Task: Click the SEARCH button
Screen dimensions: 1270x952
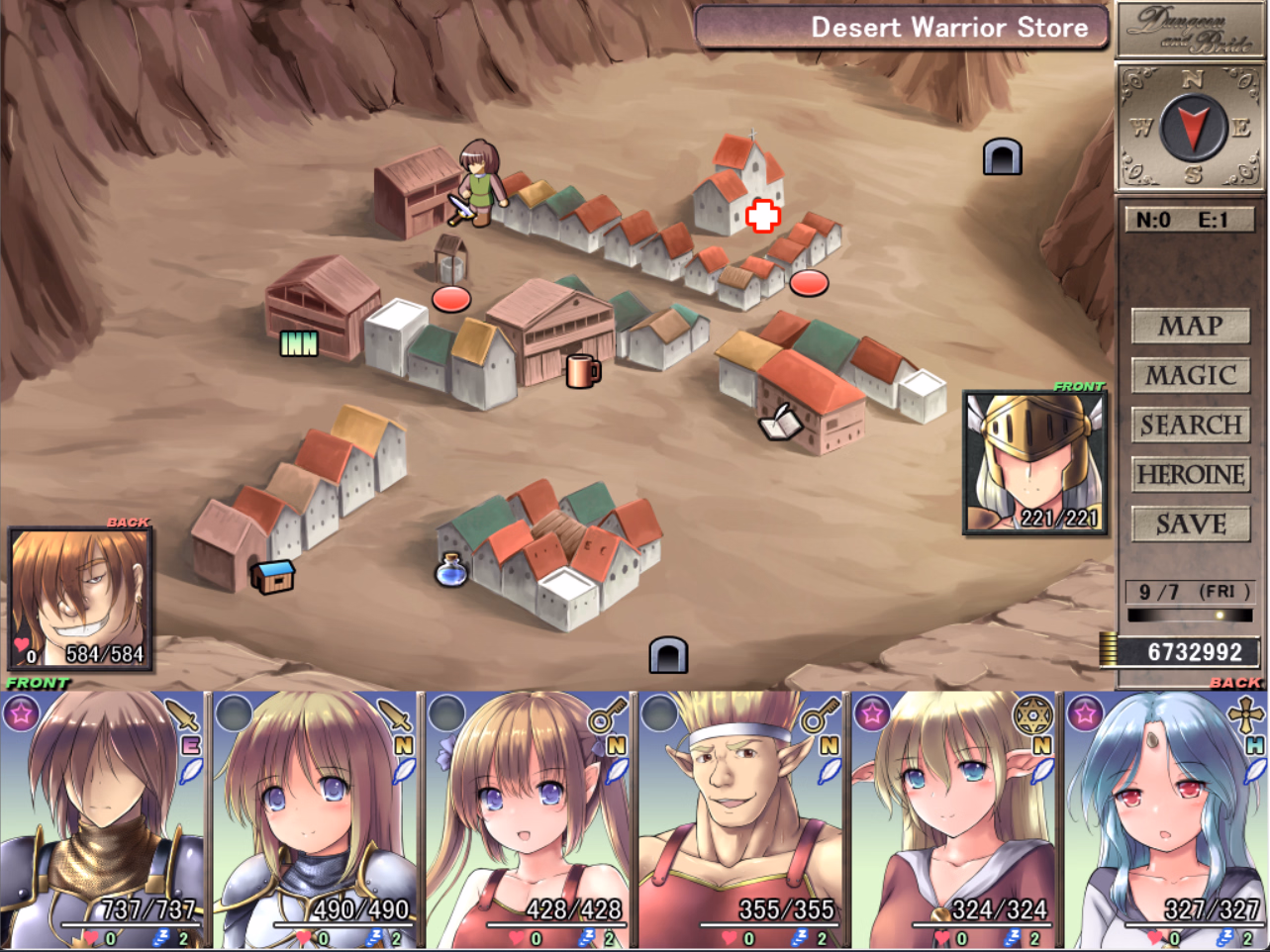Action: point(1190,425)
